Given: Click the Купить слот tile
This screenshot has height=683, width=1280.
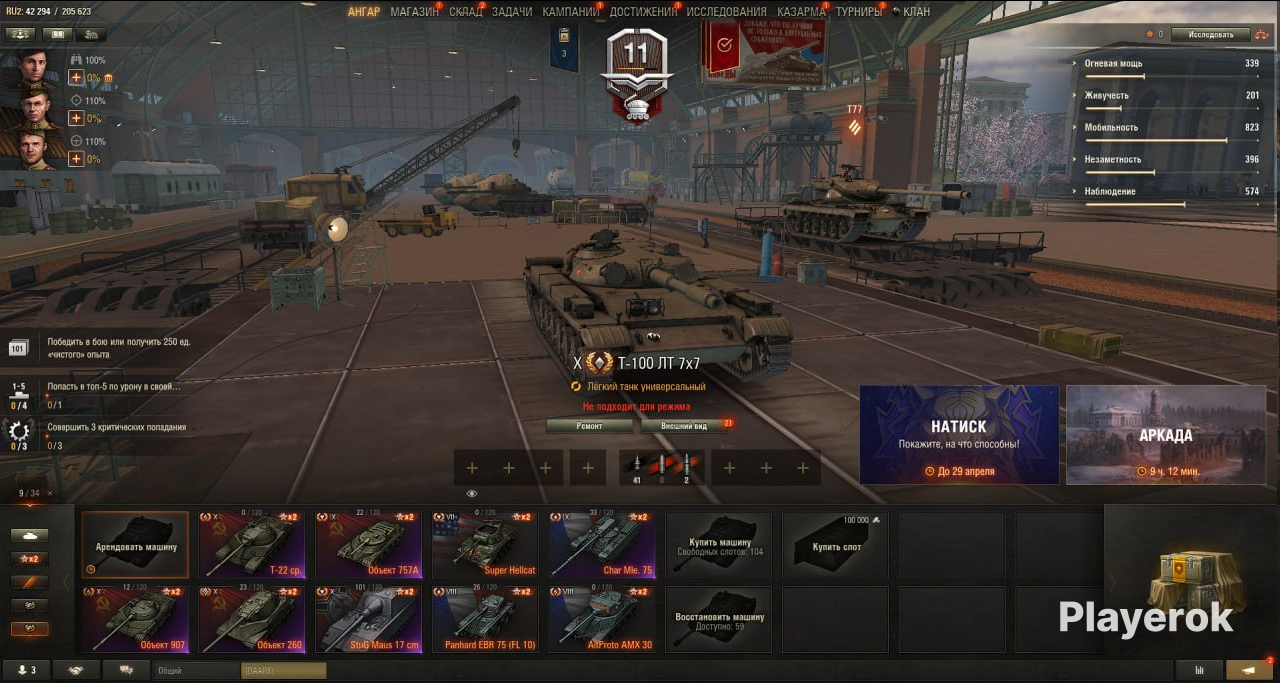Looking at the screenshot, I should point(836,545).
